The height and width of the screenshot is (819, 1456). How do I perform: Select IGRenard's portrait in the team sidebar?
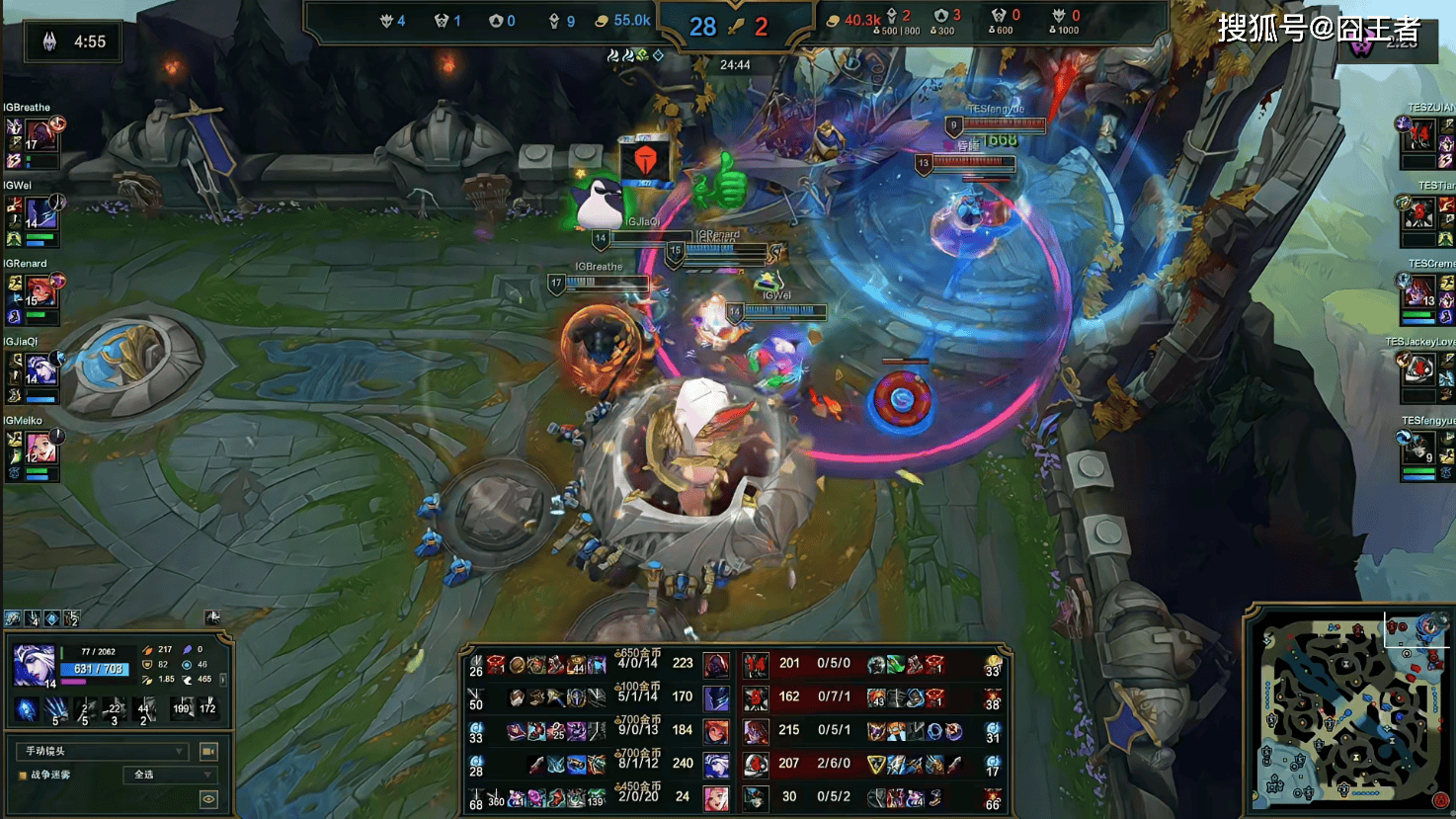coord(40,290)
